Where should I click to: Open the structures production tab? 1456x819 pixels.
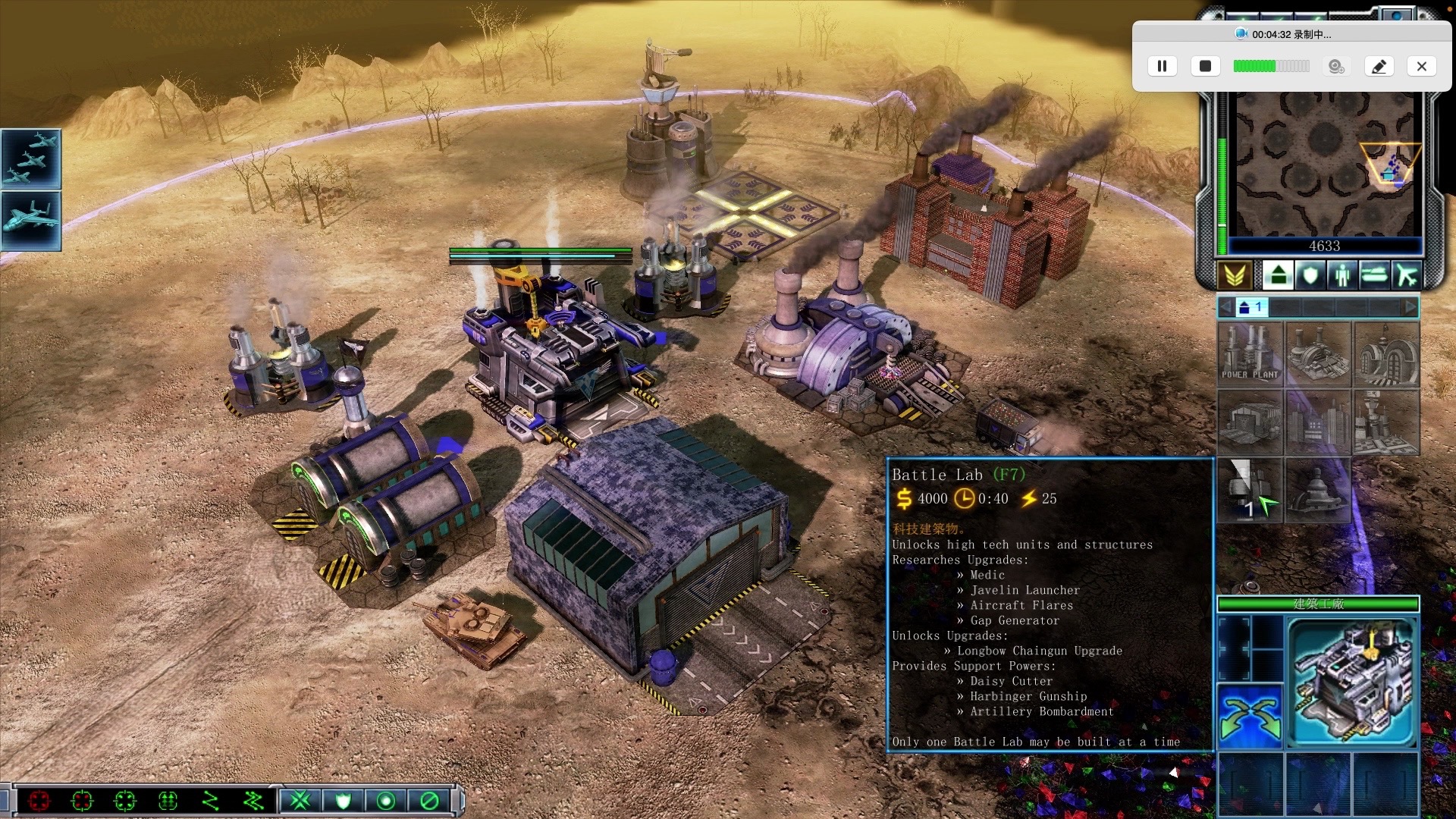pos(1278,275)
